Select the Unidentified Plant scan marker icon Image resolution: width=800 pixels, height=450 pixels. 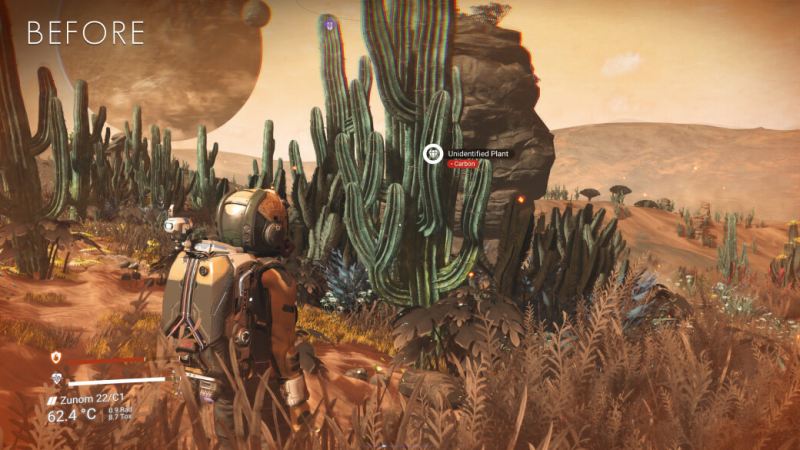[x=433, y=154]
